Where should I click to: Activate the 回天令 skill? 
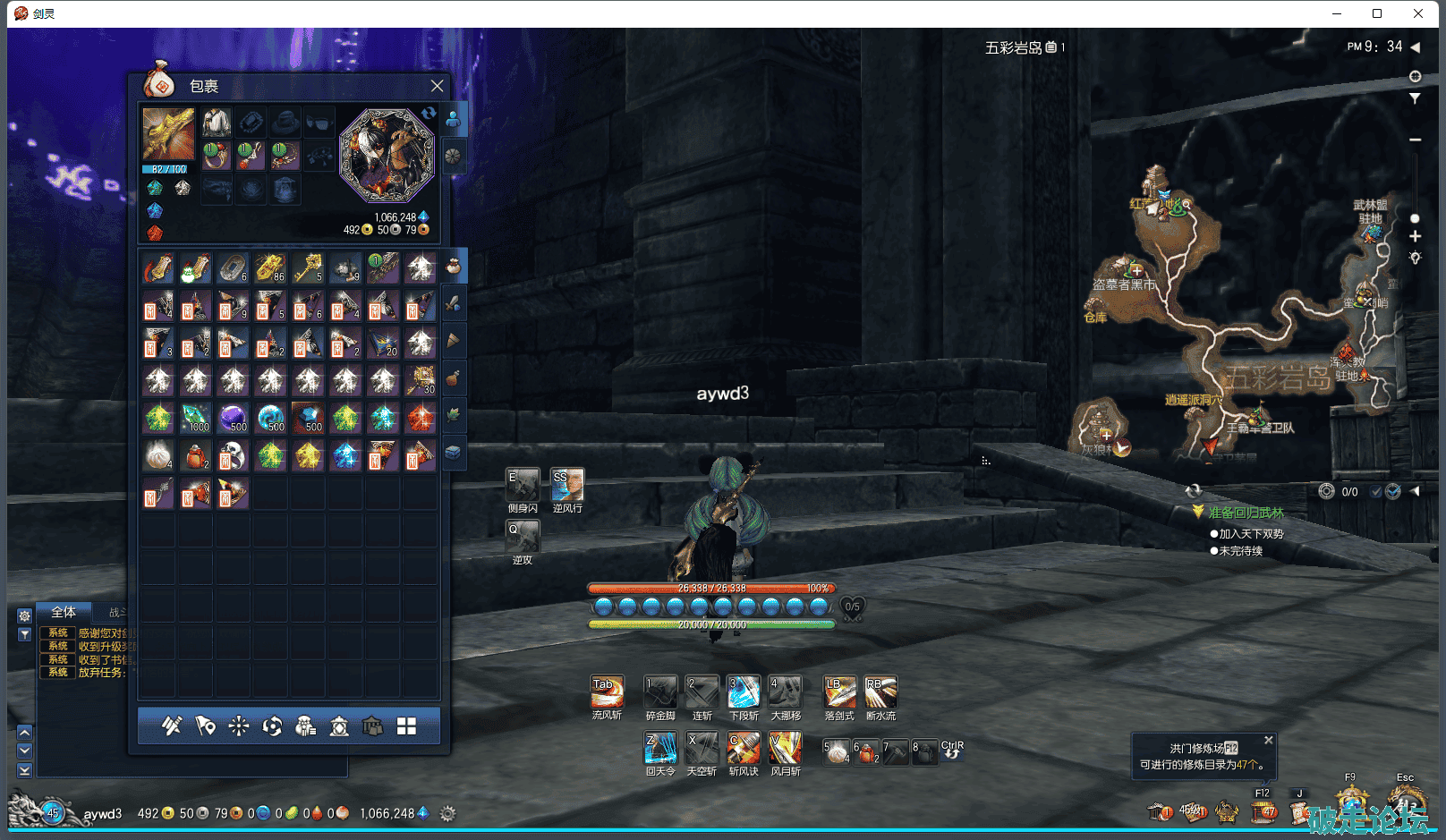(660, 748)
